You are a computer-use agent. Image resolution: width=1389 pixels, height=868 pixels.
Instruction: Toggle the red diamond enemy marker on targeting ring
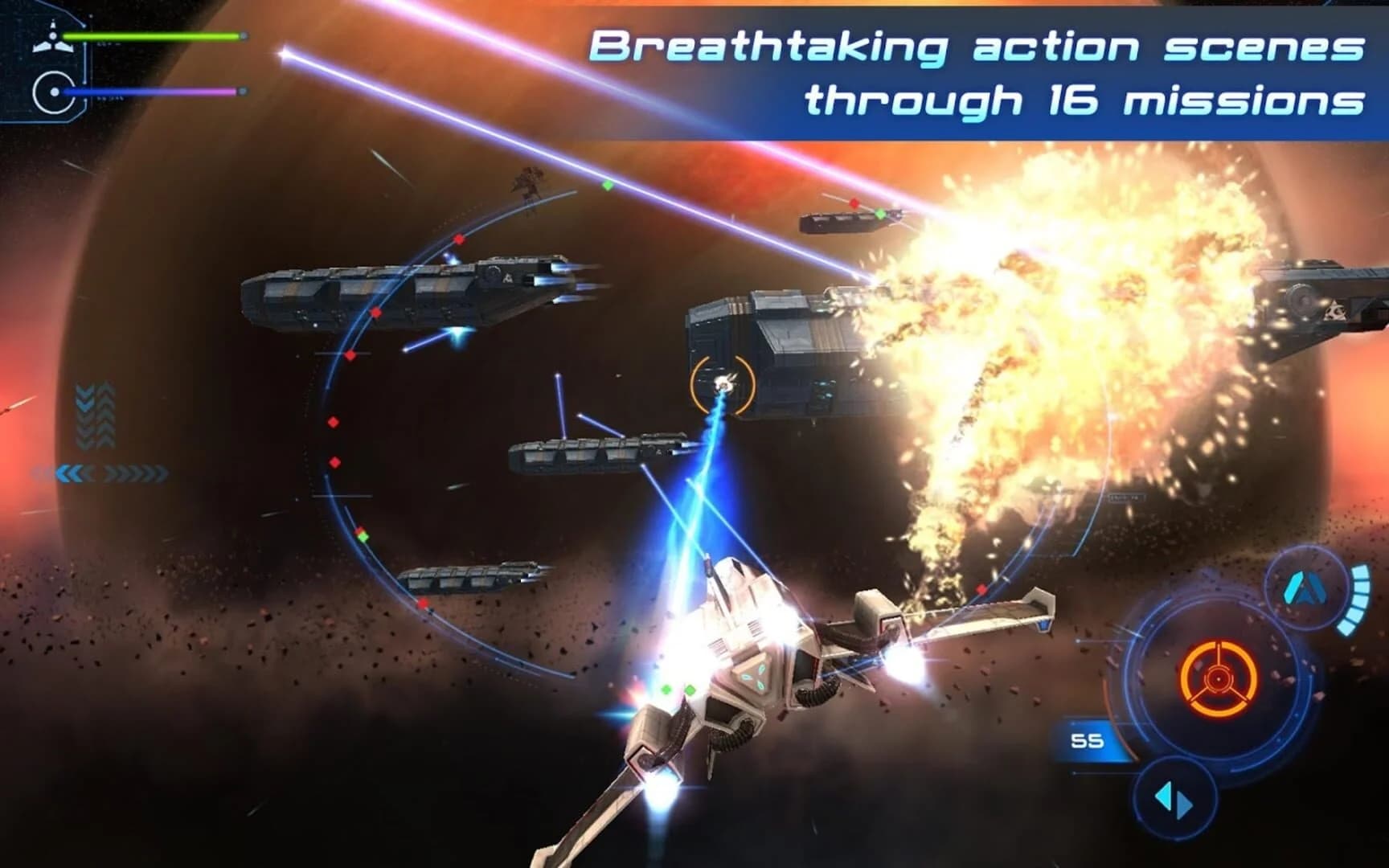coord(458,238)
